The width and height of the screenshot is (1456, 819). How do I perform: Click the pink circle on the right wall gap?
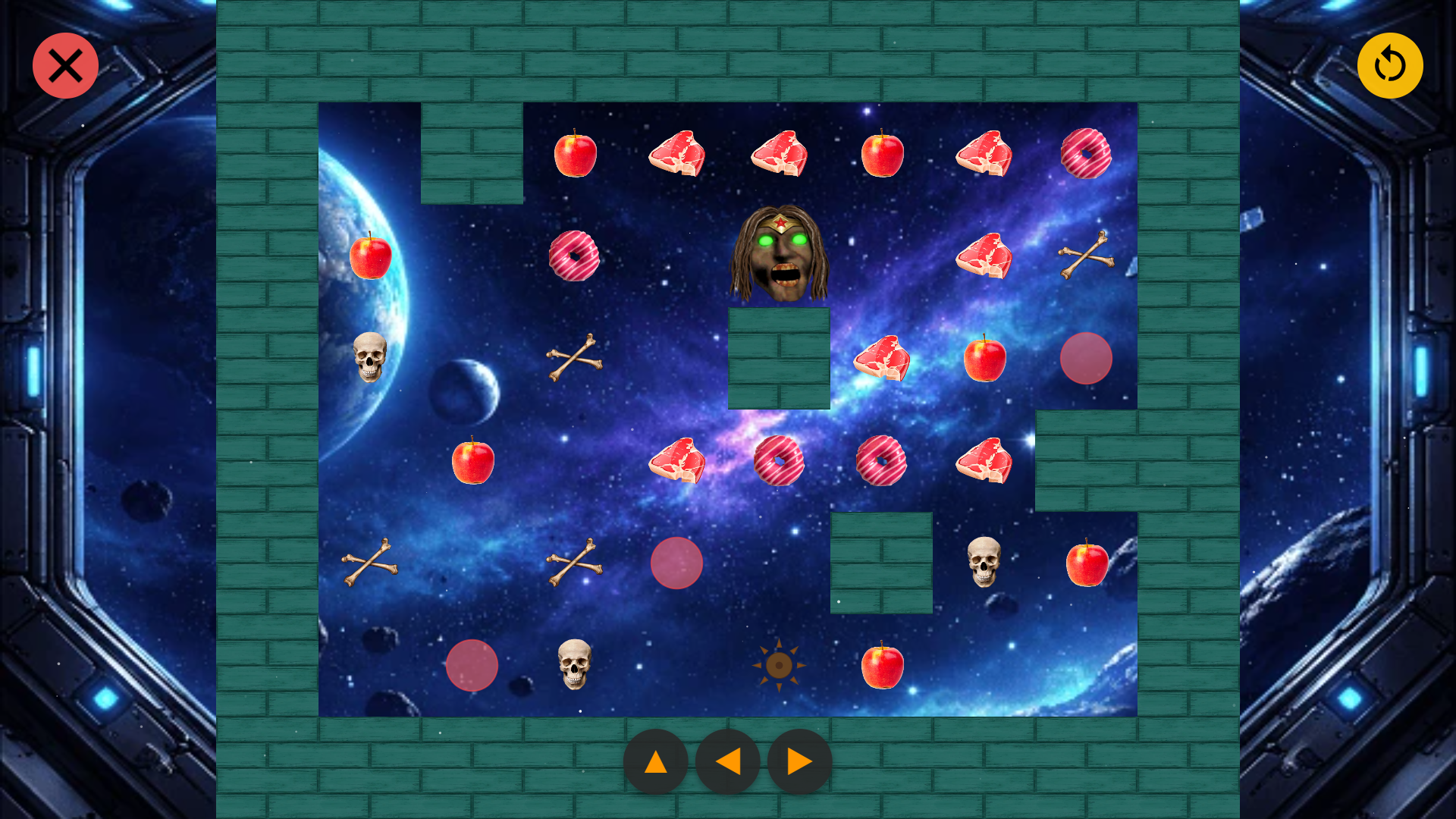1087,359
